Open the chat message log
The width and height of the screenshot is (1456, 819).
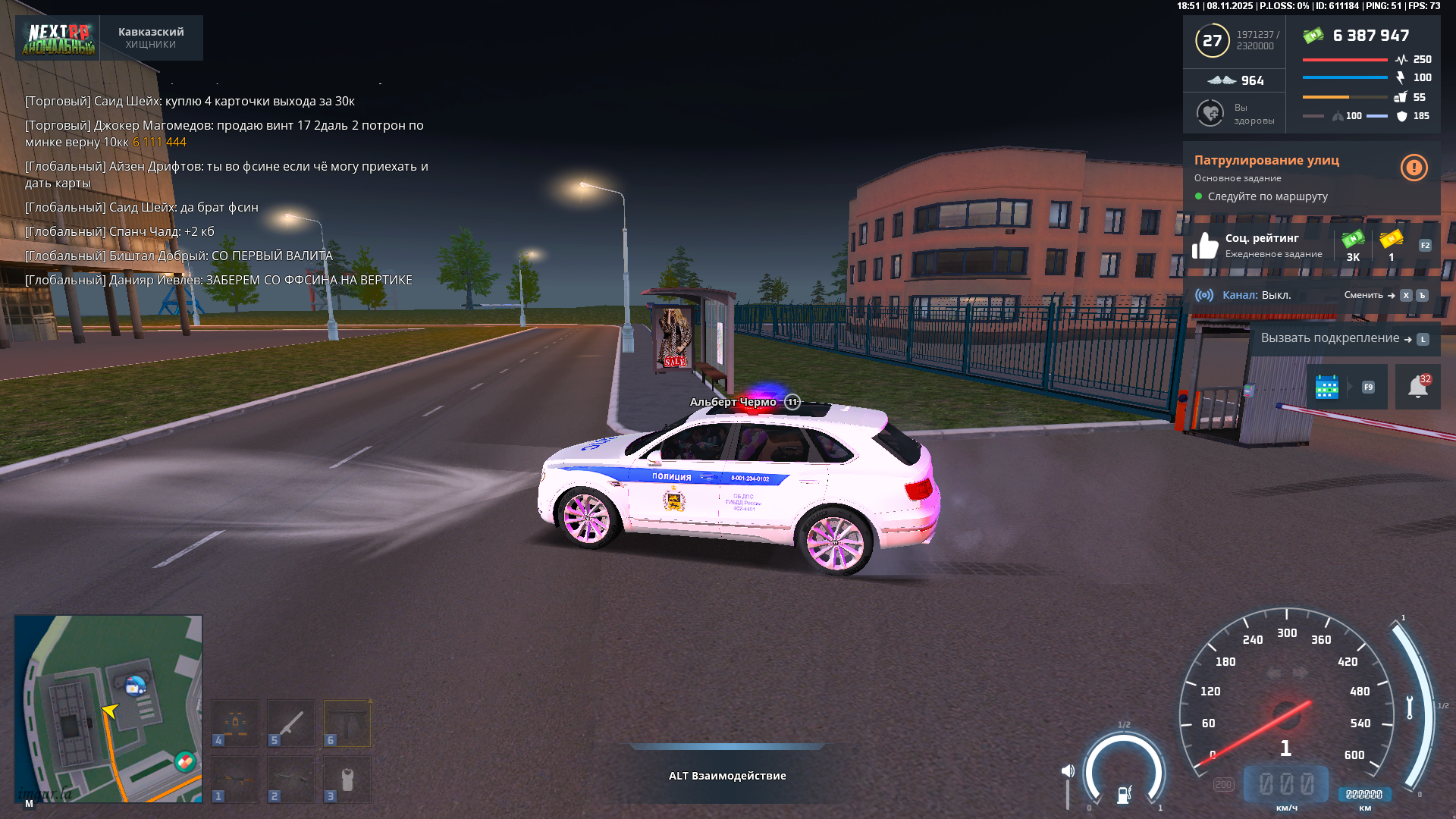click(227, 190)
